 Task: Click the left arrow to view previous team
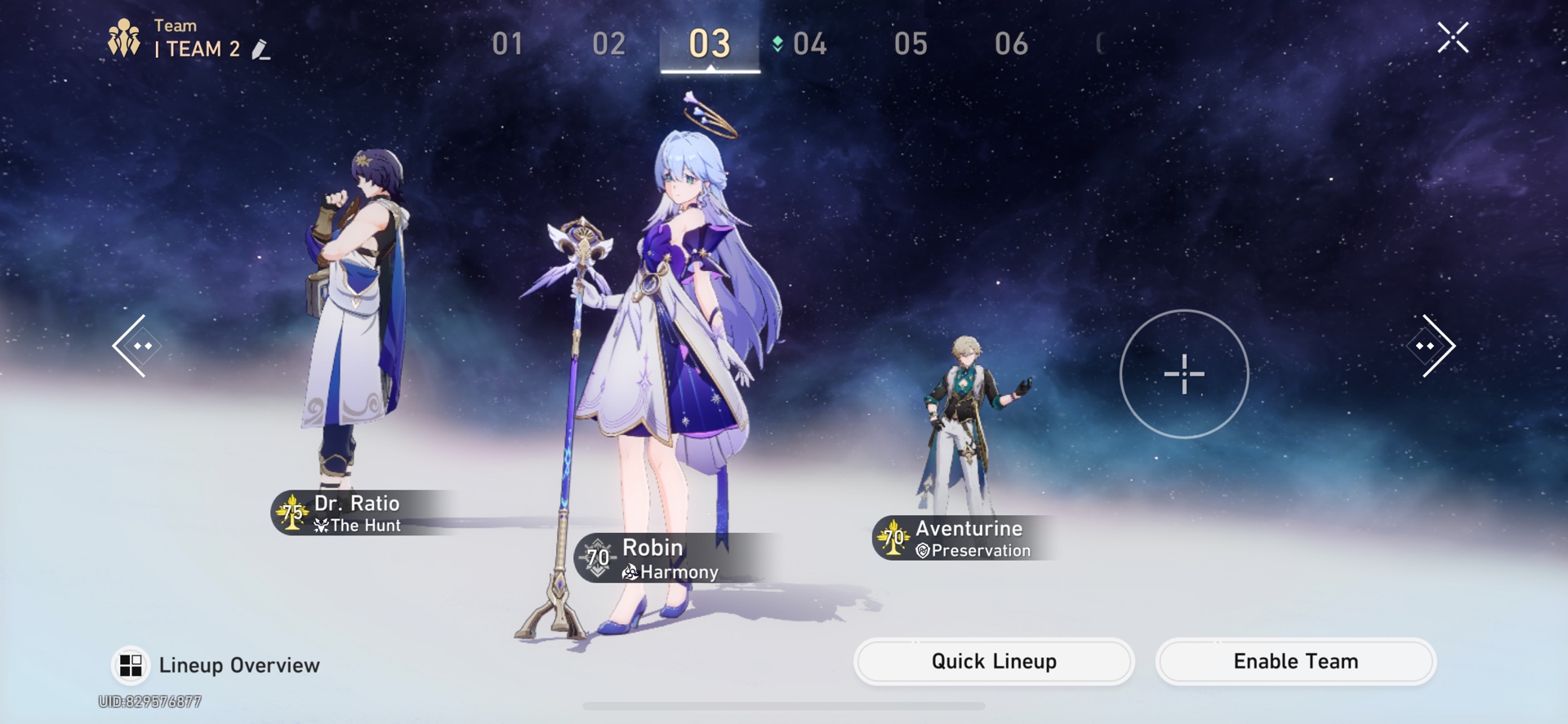point(137,345)
